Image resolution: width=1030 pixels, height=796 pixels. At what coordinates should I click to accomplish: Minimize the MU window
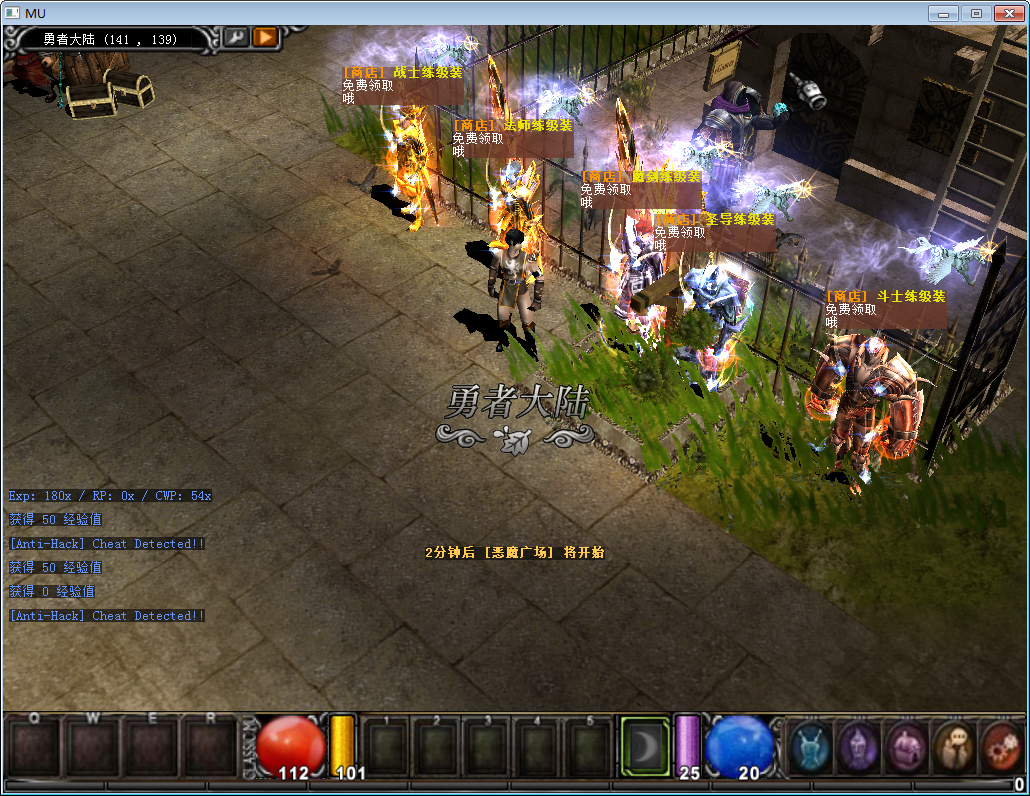(943, 13)
